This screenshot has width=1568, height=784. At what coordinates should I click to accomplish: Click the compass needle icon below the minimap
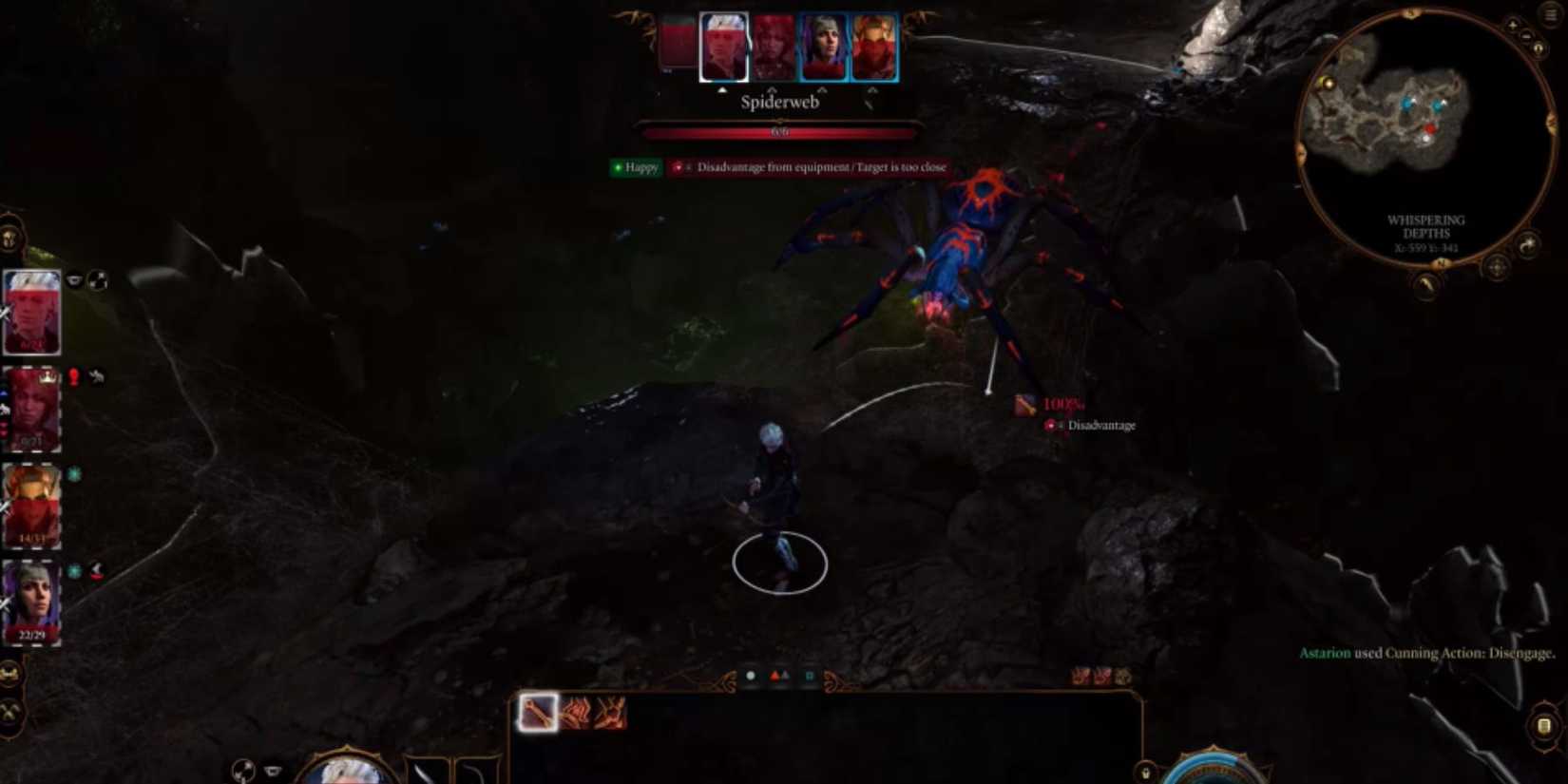tap(1424, 284)
